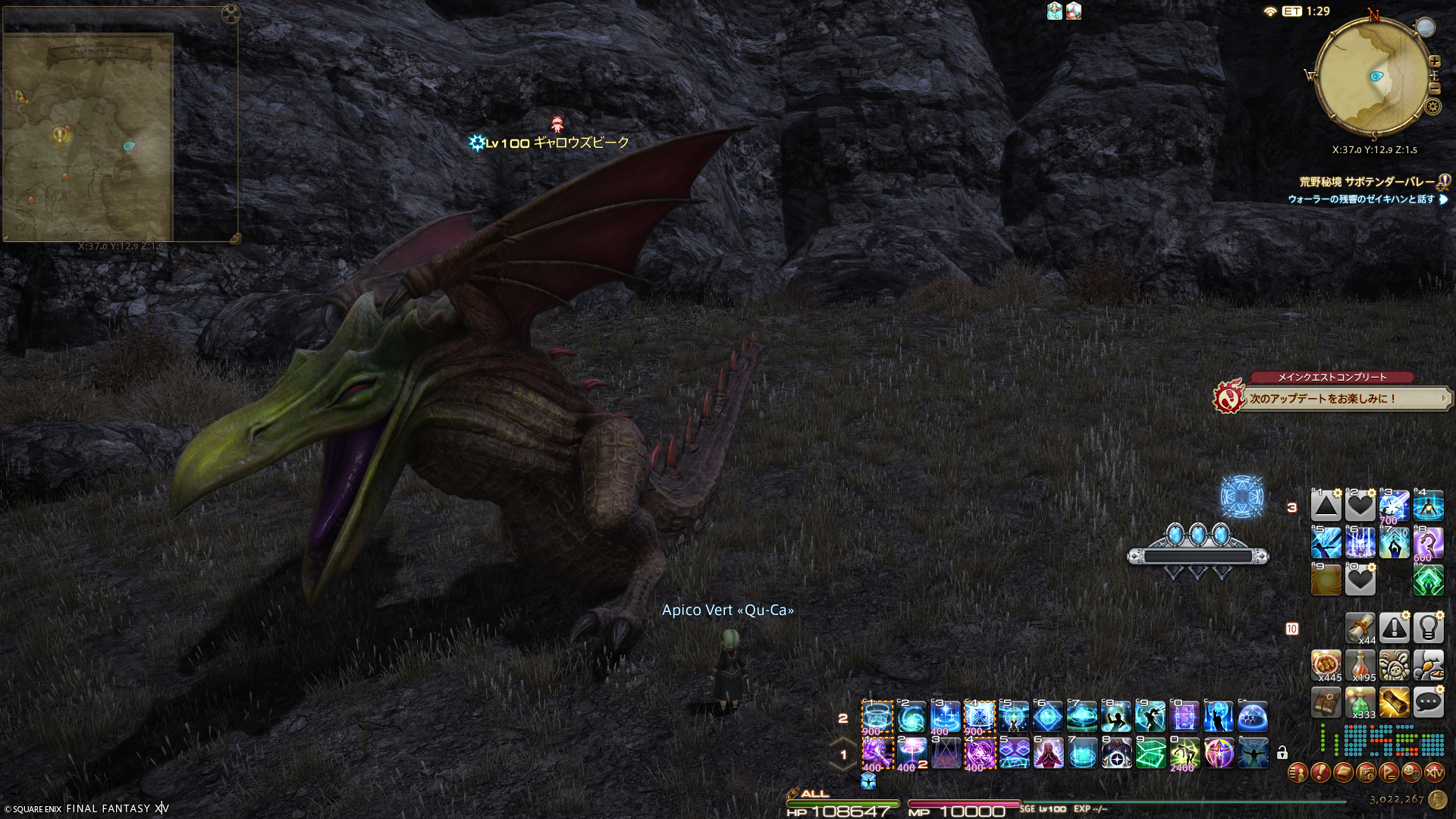The image size is (1456, 819).
Task: Zoom out the minimap with the minus button
Action: [x=1434, y=89]
